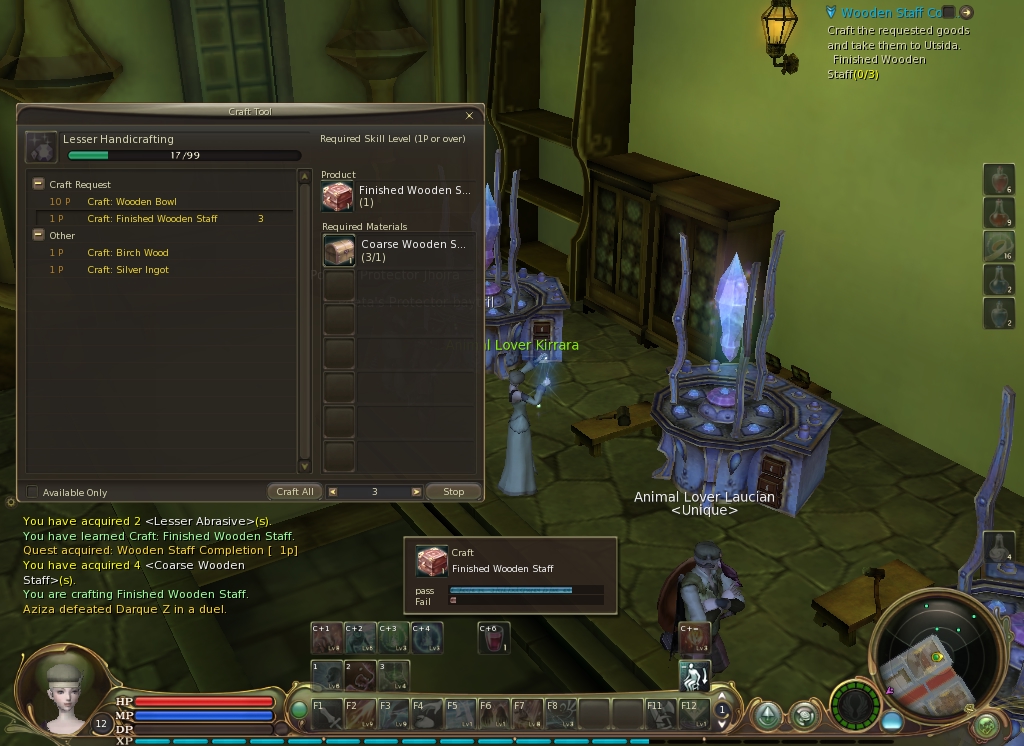Stop the current crafting
The width and height of the screenshot is (1024, 746).
[x=453, y=492]
